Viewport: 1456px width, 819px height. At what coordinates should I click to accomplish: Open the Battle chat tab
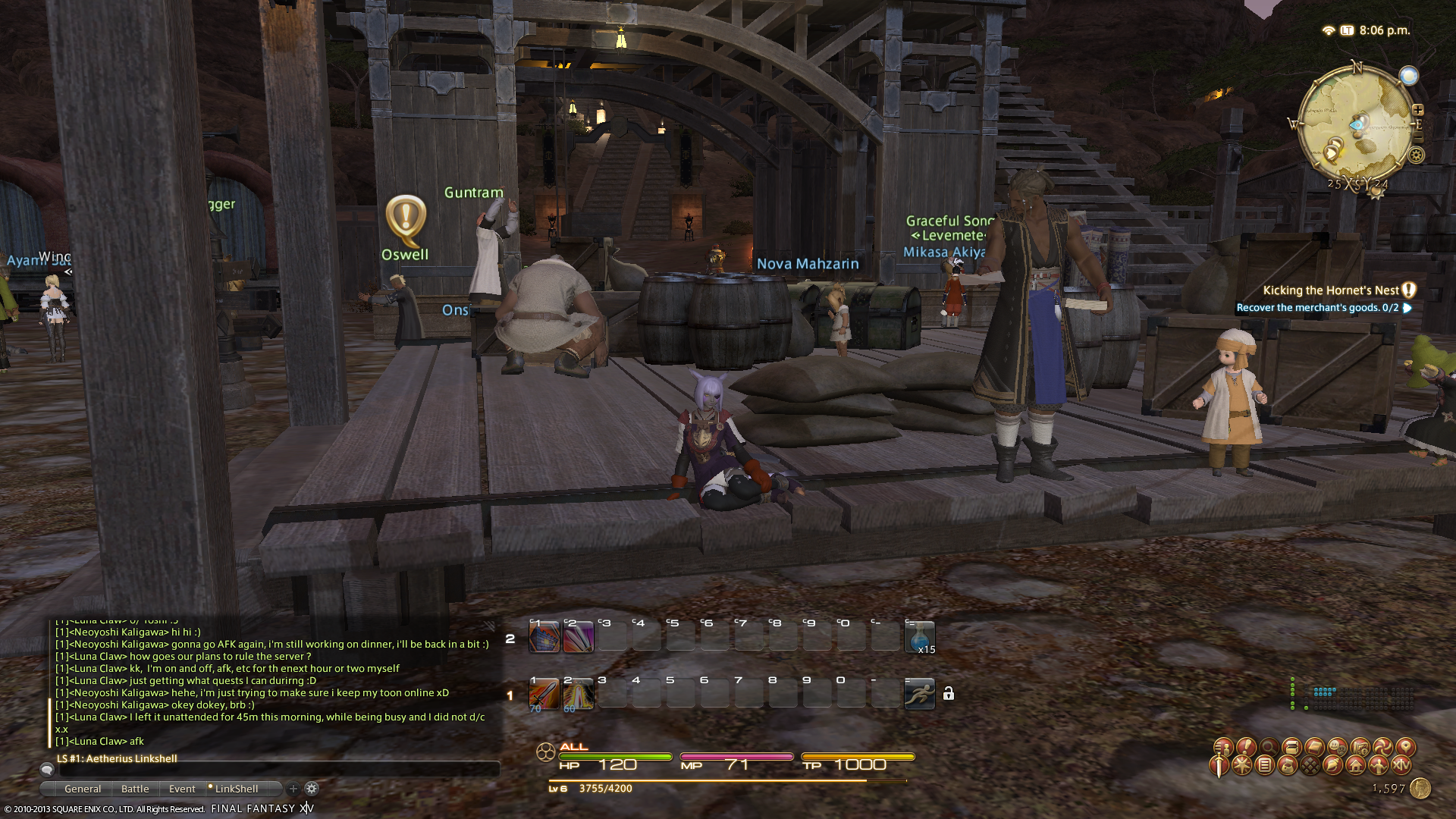(135, 789)
